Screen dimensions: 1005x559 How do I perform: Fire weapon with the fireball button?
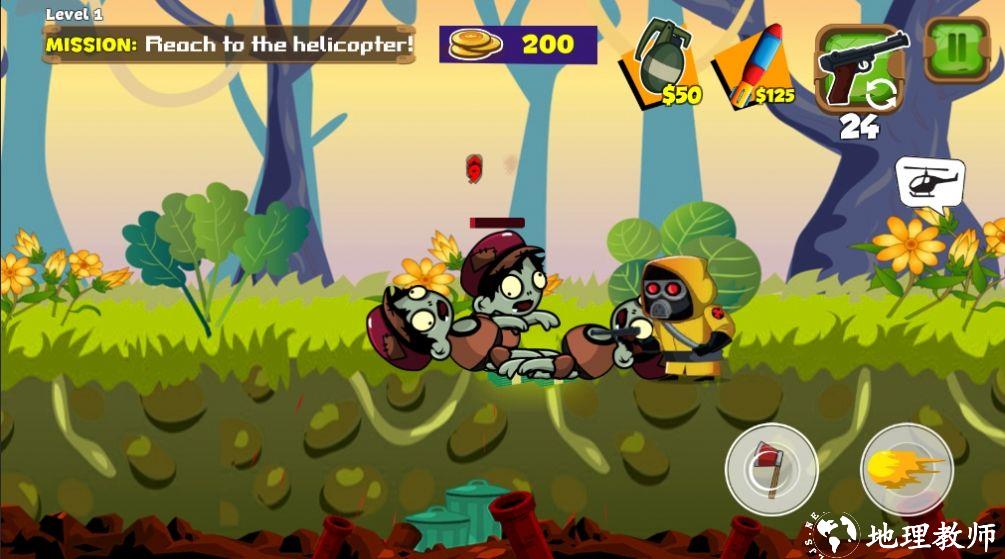(x=906, y=468)
